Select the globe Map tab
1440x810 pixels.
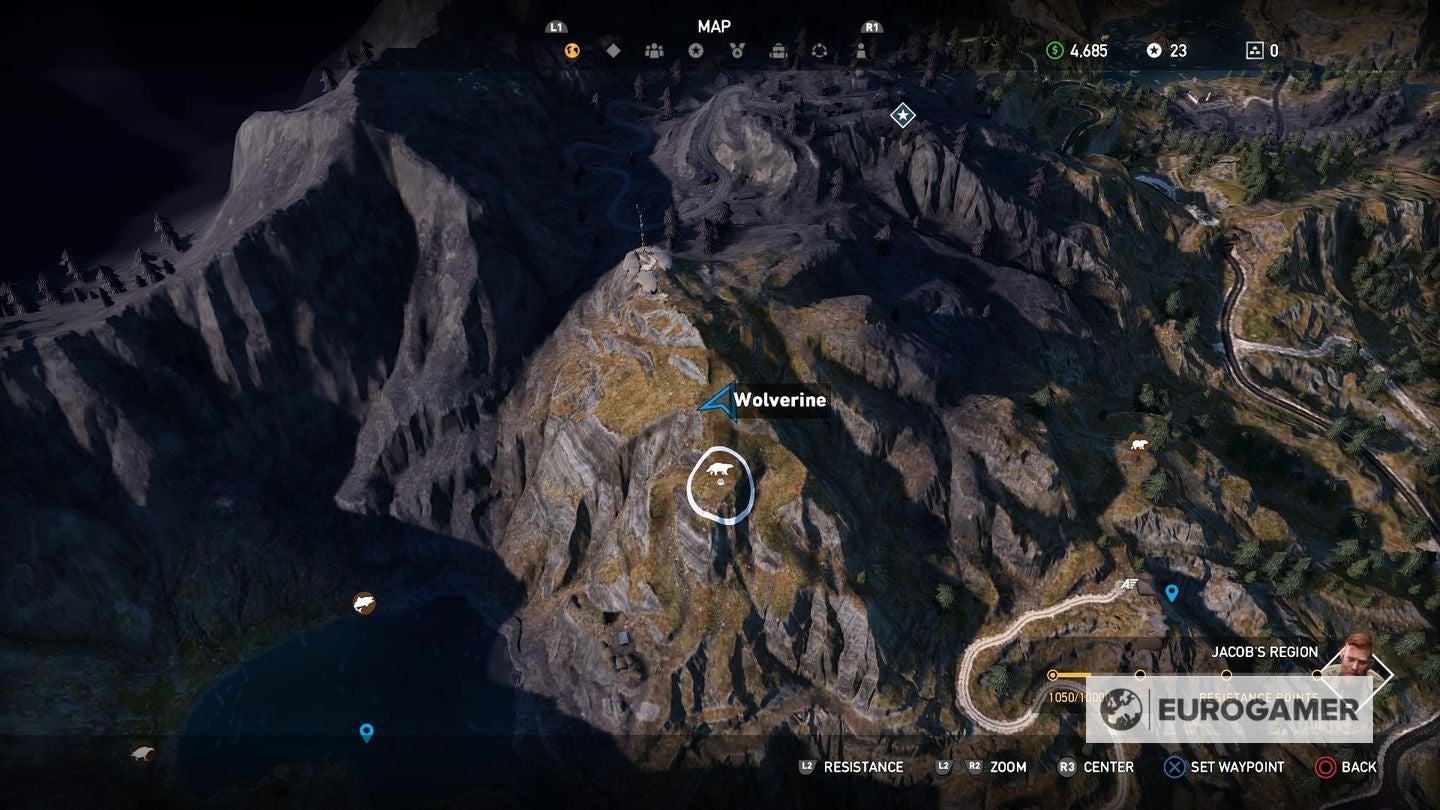click(x=572, y=51)
